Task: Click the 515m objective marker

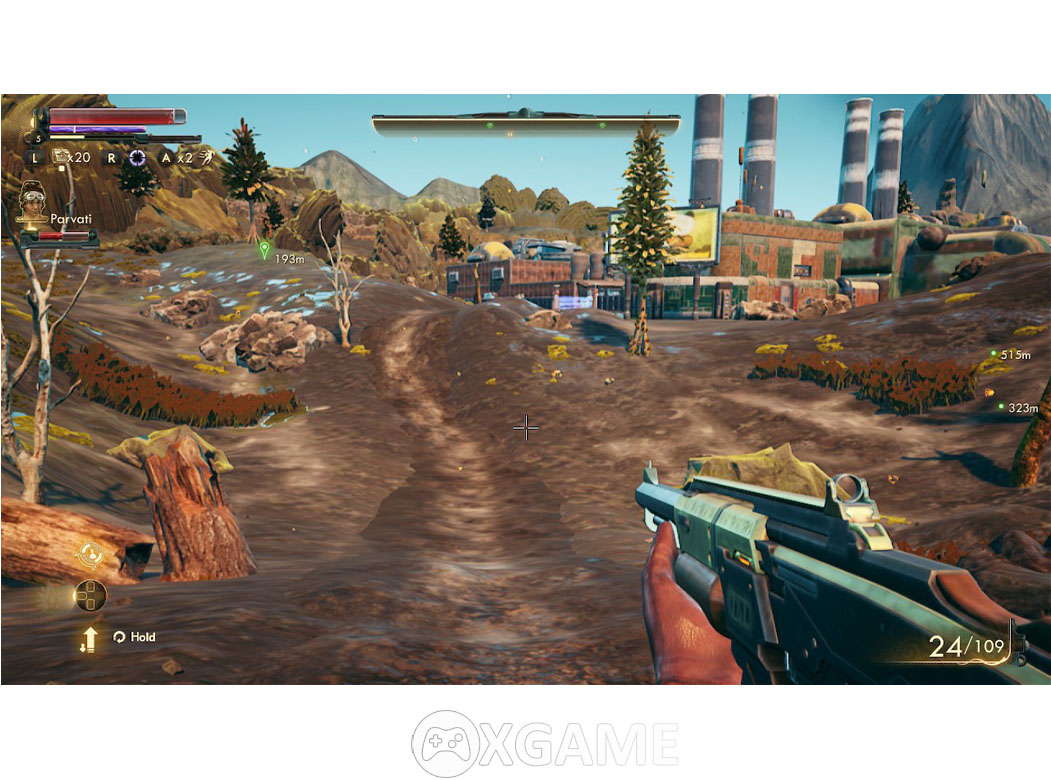Action: click(993, 354)
